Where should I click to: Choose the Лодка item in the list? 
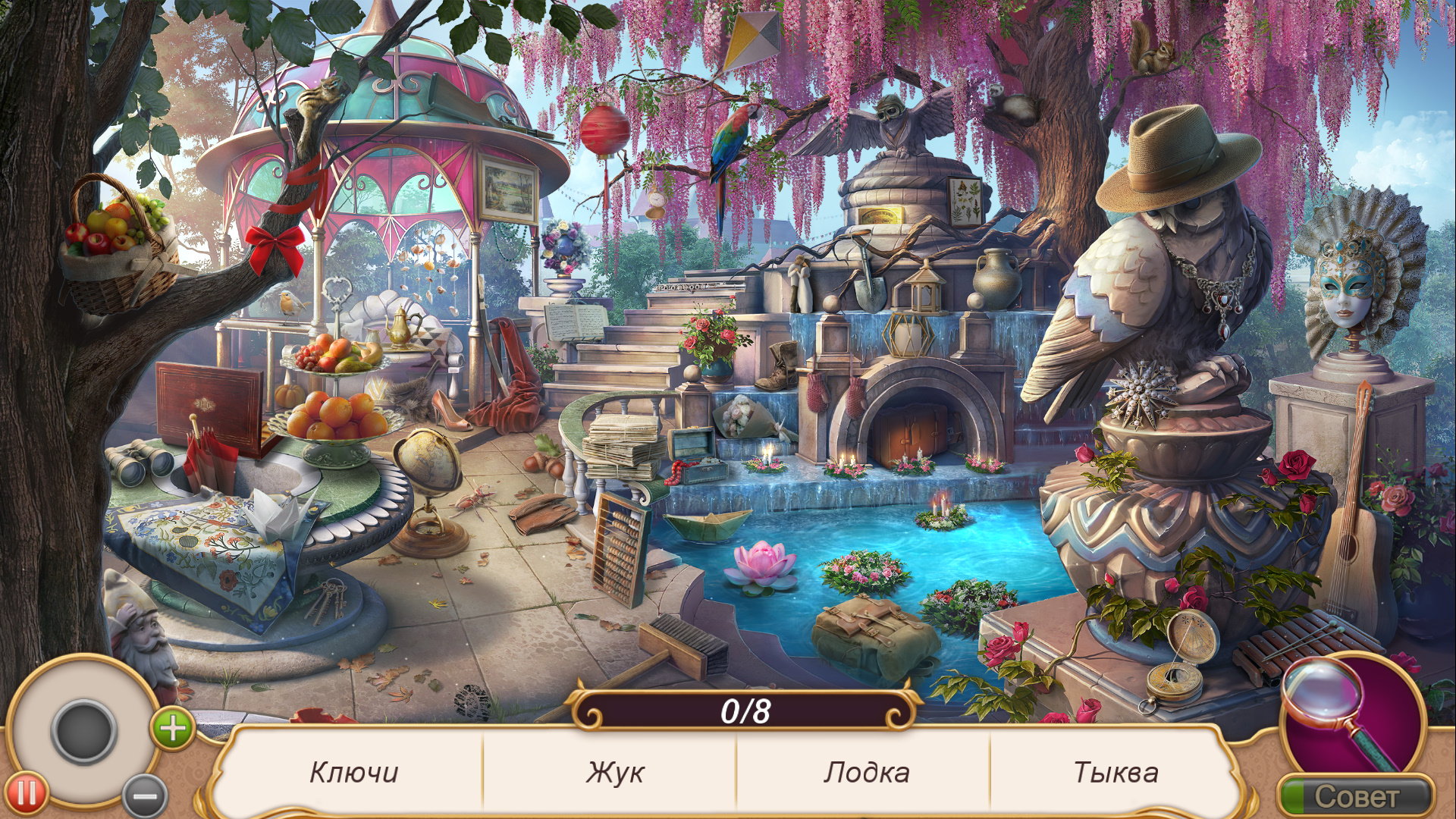coord(866,772)
